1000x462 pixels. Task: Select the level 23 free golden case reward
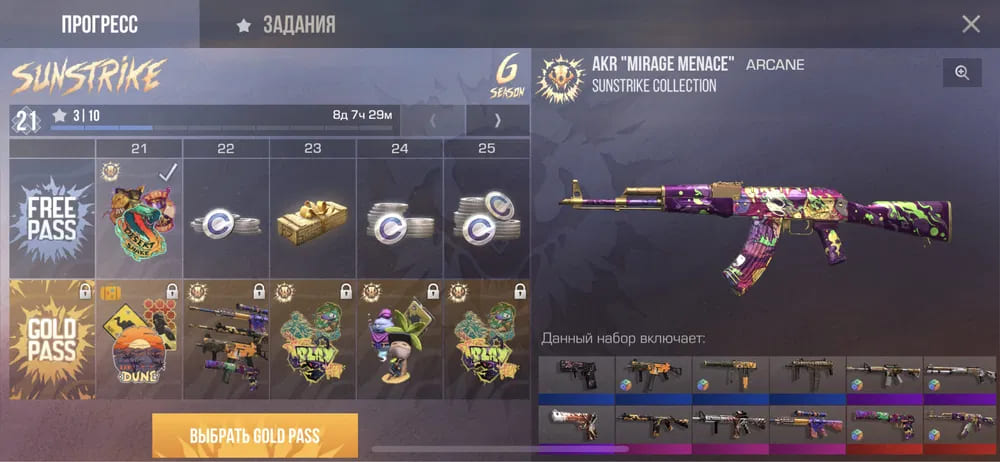pos(313,220)
